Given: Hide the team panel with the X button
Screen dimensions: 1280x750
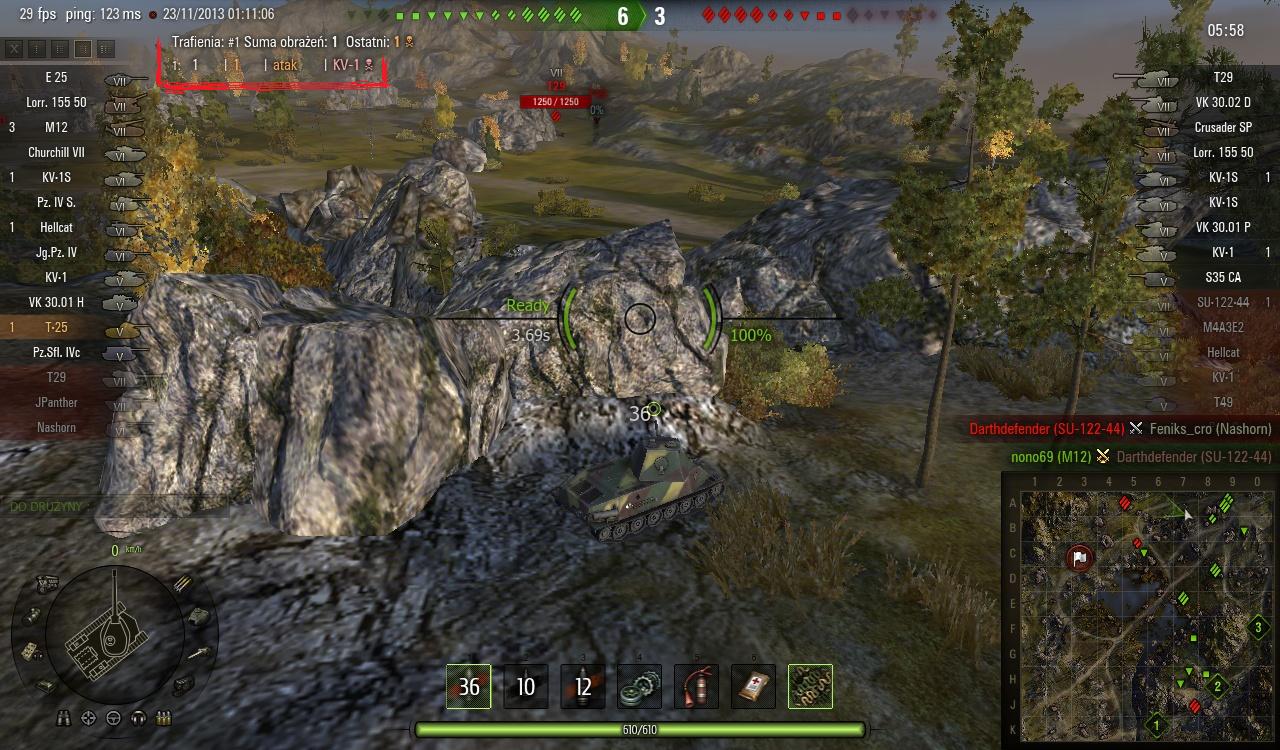Looking at the screenshot, I should click(14, 48).
